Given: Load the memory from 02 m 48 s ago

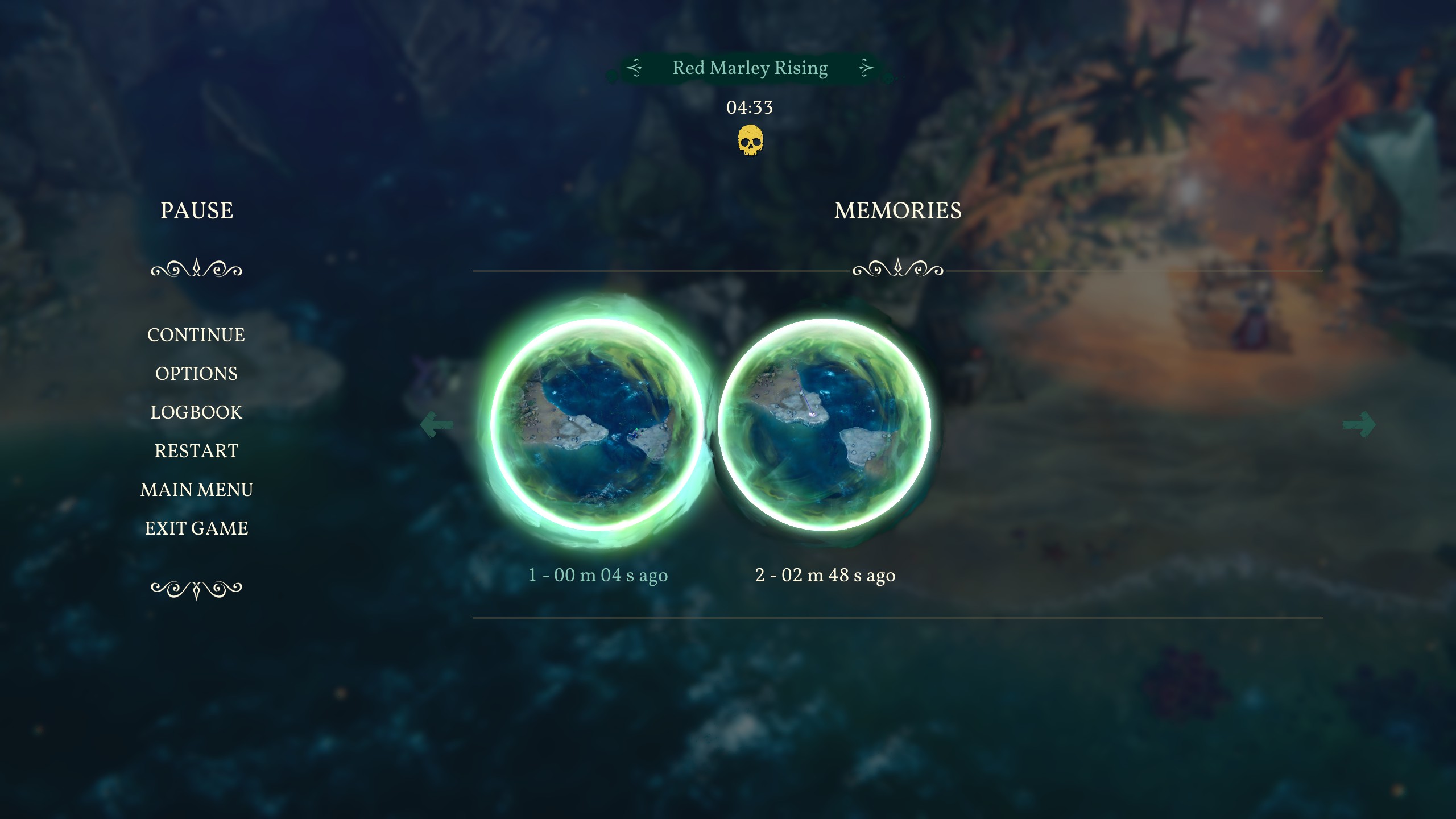Looking at the screenshot, I should click(825, 425).
